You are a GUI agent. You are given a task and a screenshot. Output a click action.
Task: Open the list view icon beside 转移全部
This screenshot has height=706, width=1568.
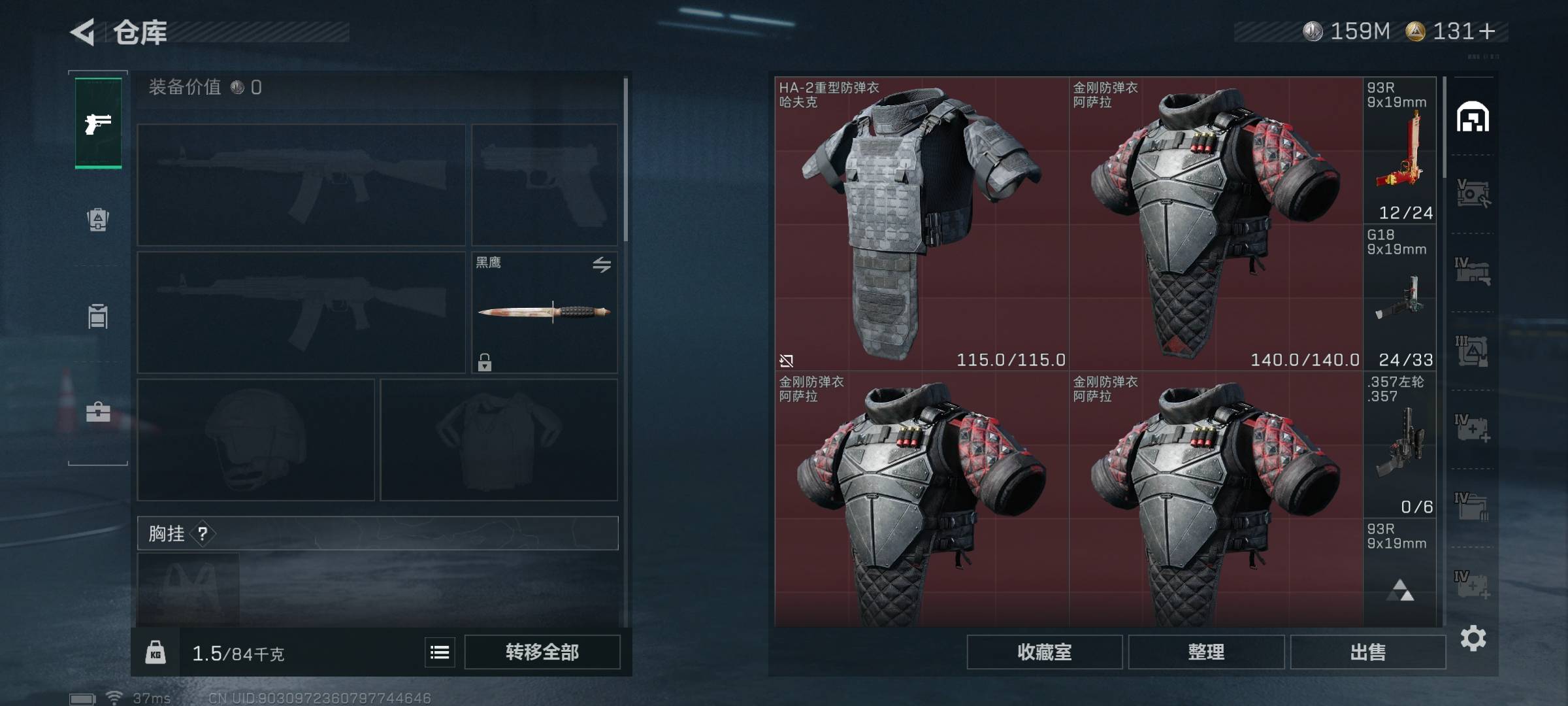coord(440,652)
